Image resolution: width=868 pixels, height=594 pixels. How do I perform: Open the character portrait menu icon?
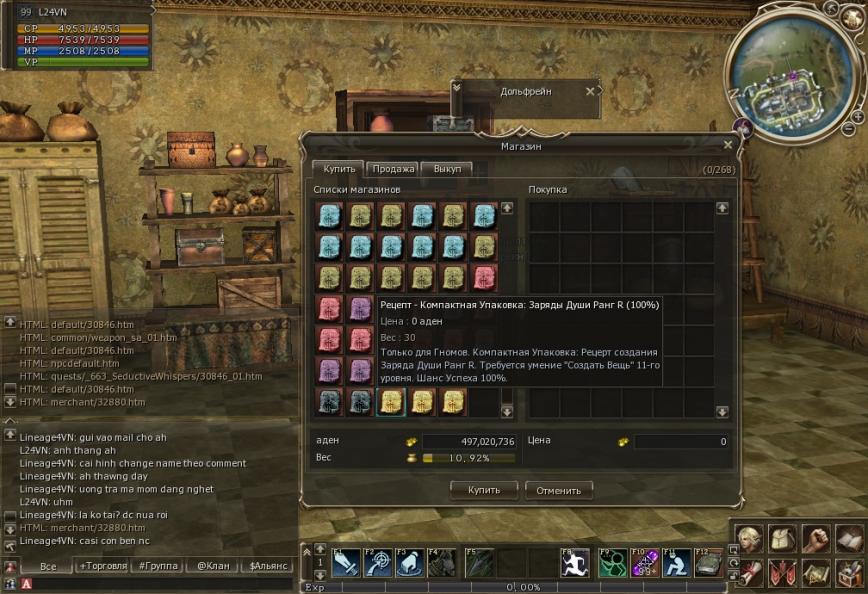(749, 540)
